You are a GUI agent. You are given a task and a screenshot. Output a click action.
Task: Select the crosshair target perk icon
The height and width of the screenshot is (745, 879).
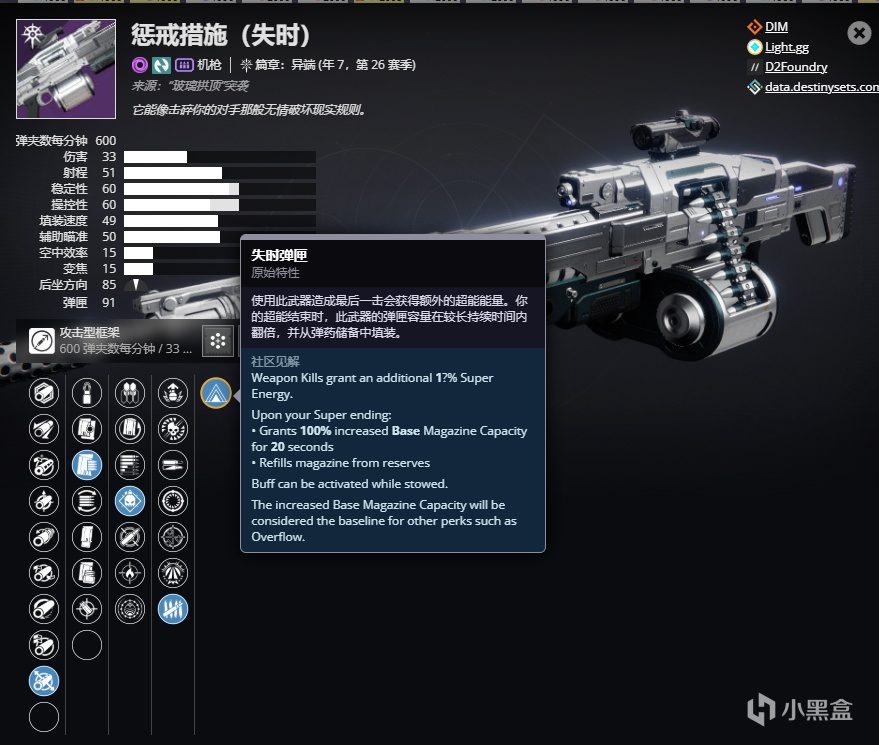tap(173, 536)
